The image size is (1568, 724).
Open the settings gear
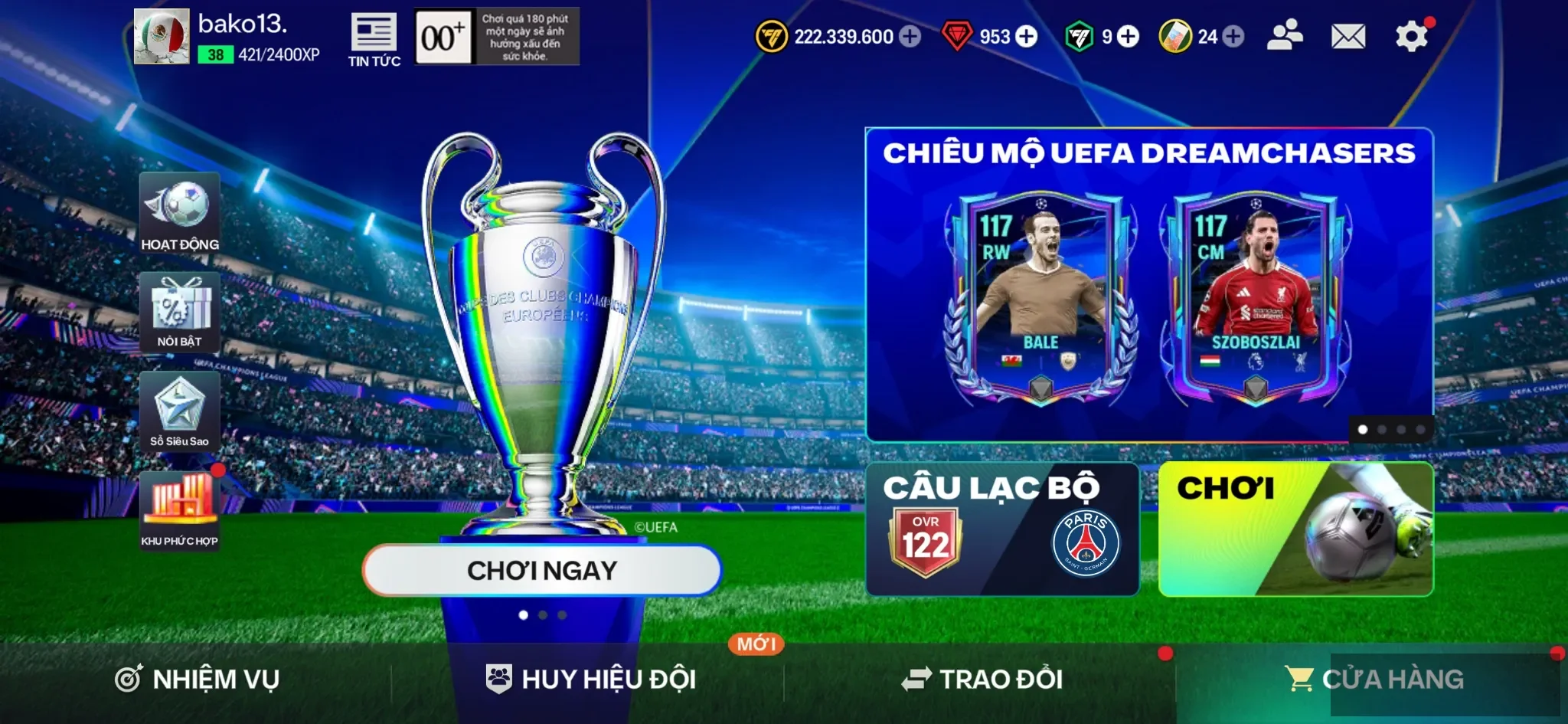coord(1411,34)
